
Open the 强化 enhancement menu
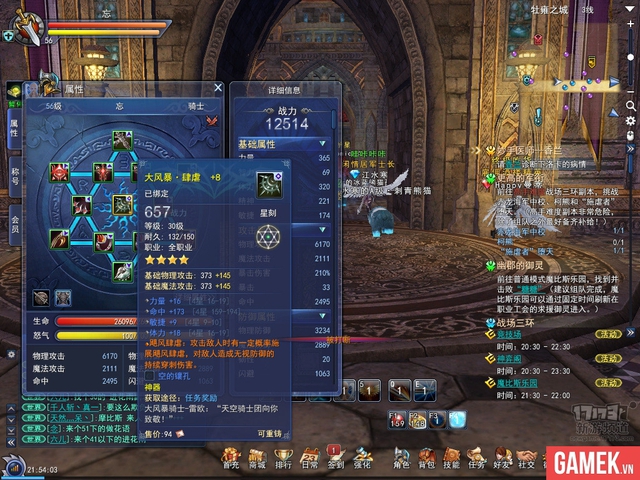click(361, 455)
